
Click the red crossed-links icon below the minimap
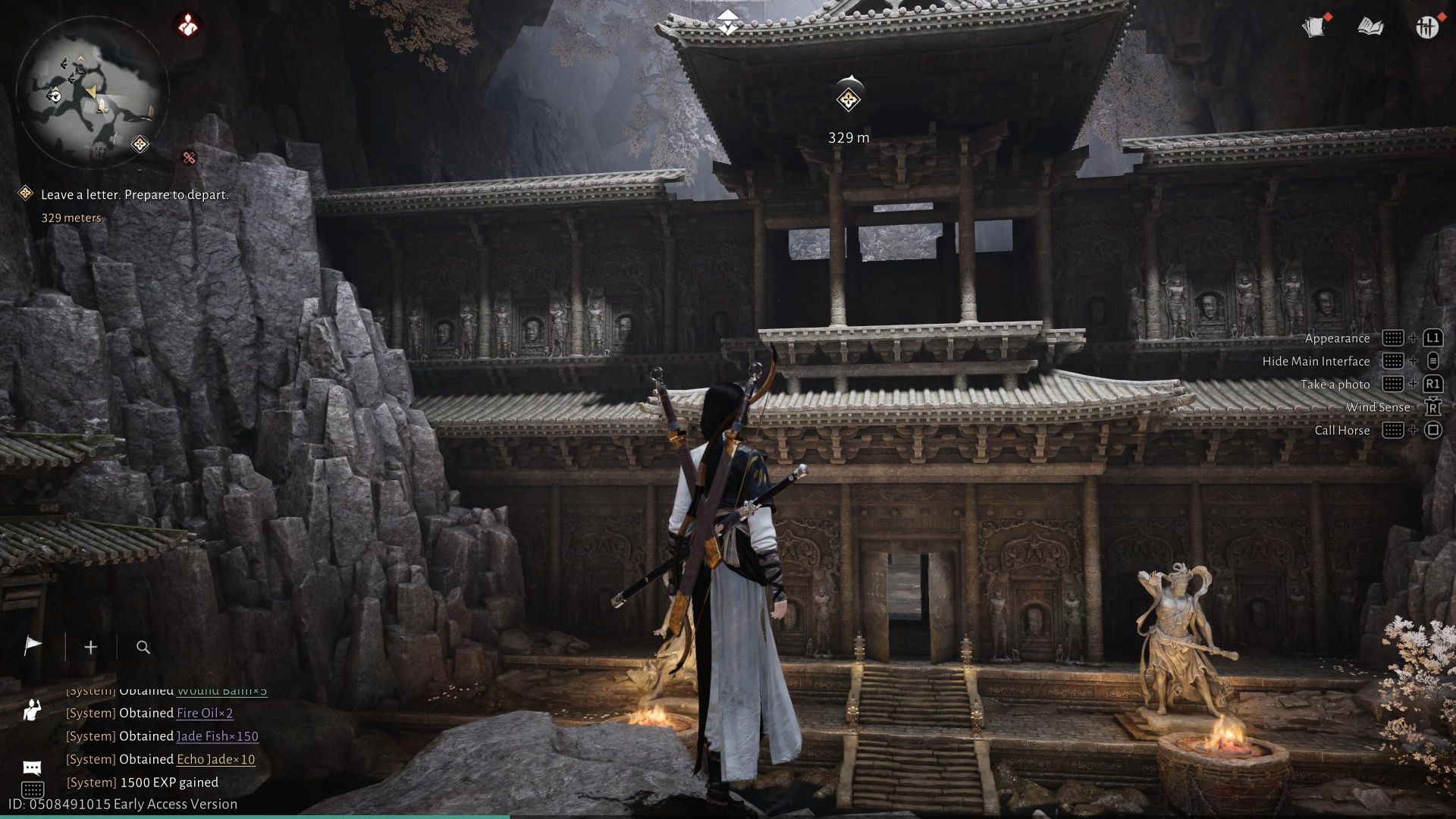pos(189,158)
